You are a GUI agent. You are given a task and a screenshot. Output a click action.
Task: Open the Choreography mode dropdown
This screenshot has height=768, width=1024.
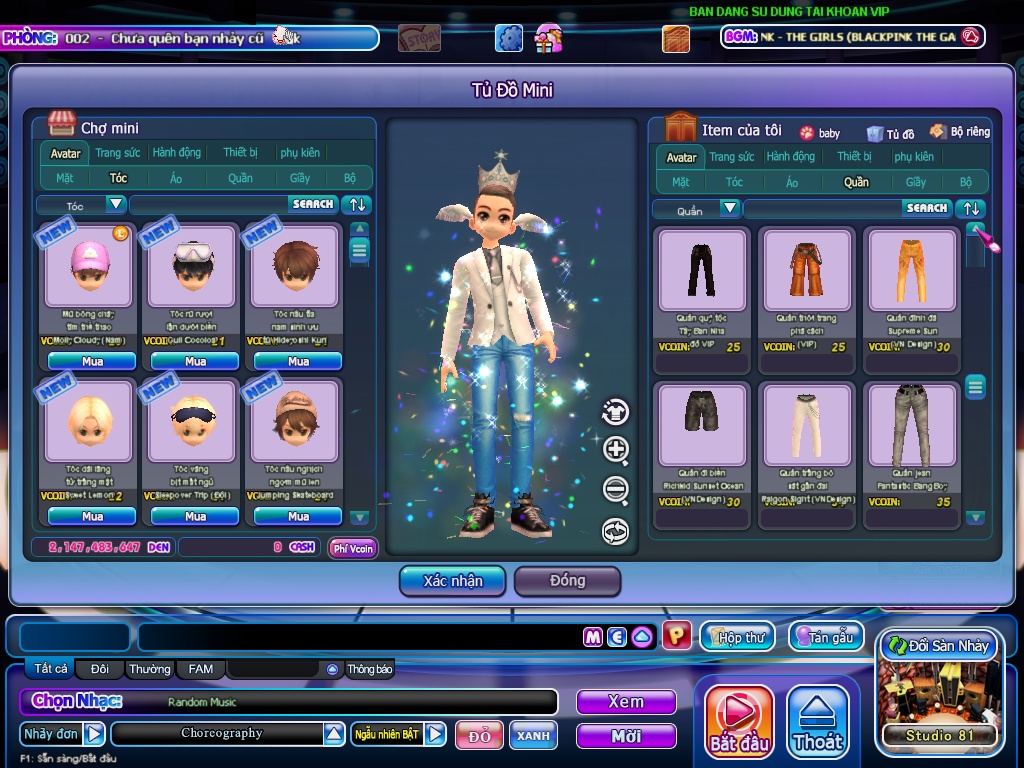coord(334,734)
